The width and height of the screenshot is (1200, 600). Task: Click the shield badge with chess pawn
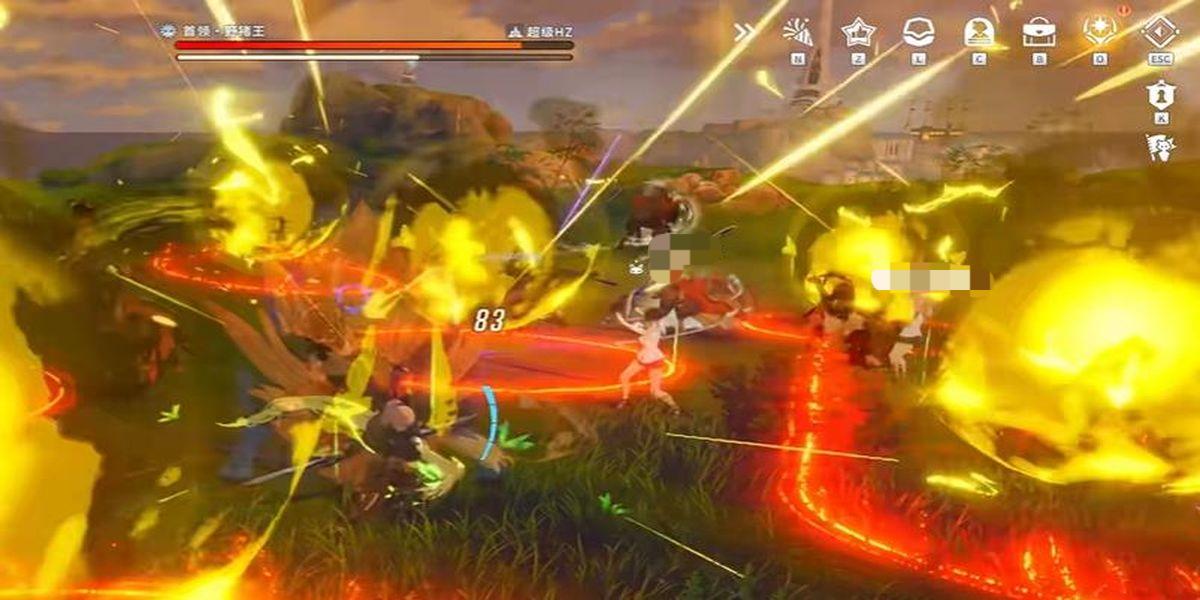(x=1160, y=94)
